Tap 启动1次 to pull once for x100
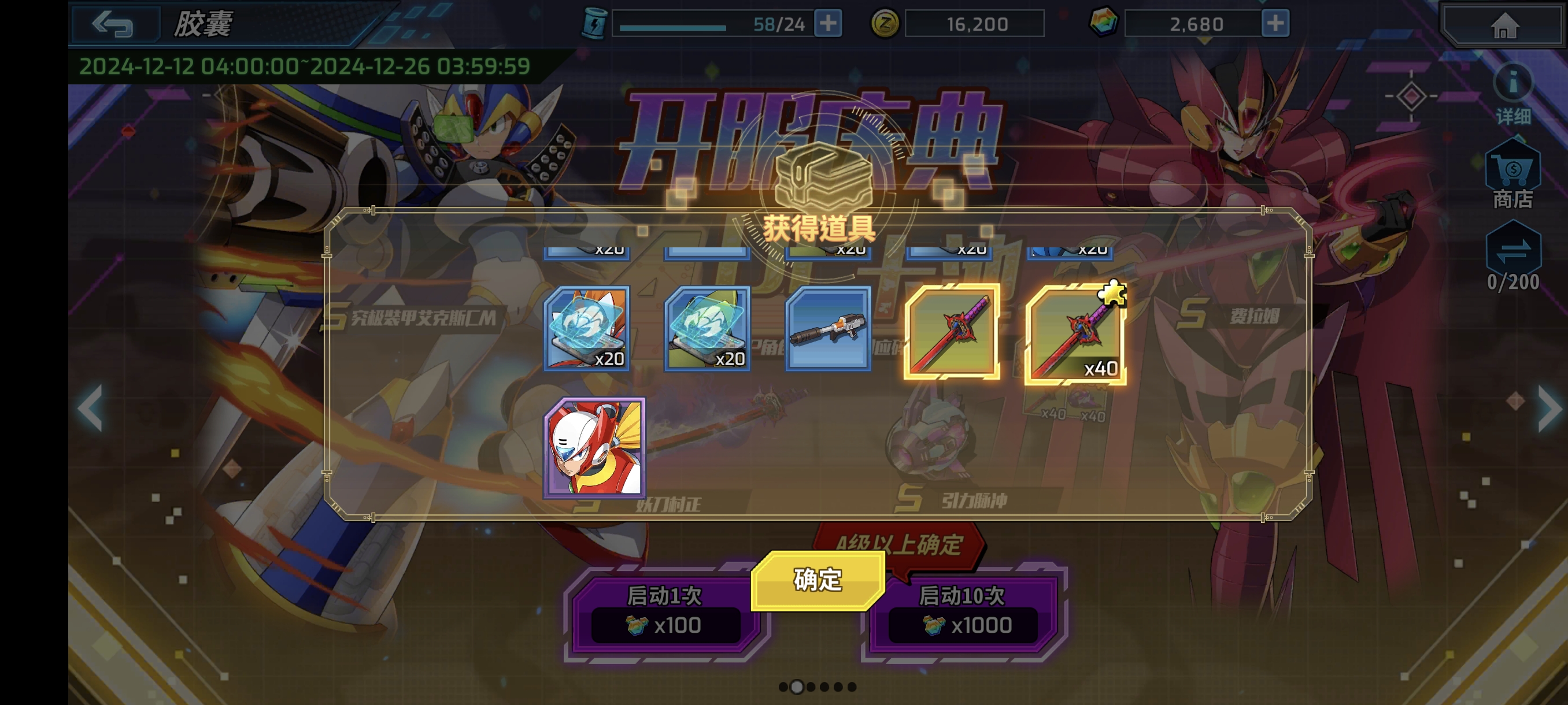Screen dimensions: 1568x705 coord(664,611)
